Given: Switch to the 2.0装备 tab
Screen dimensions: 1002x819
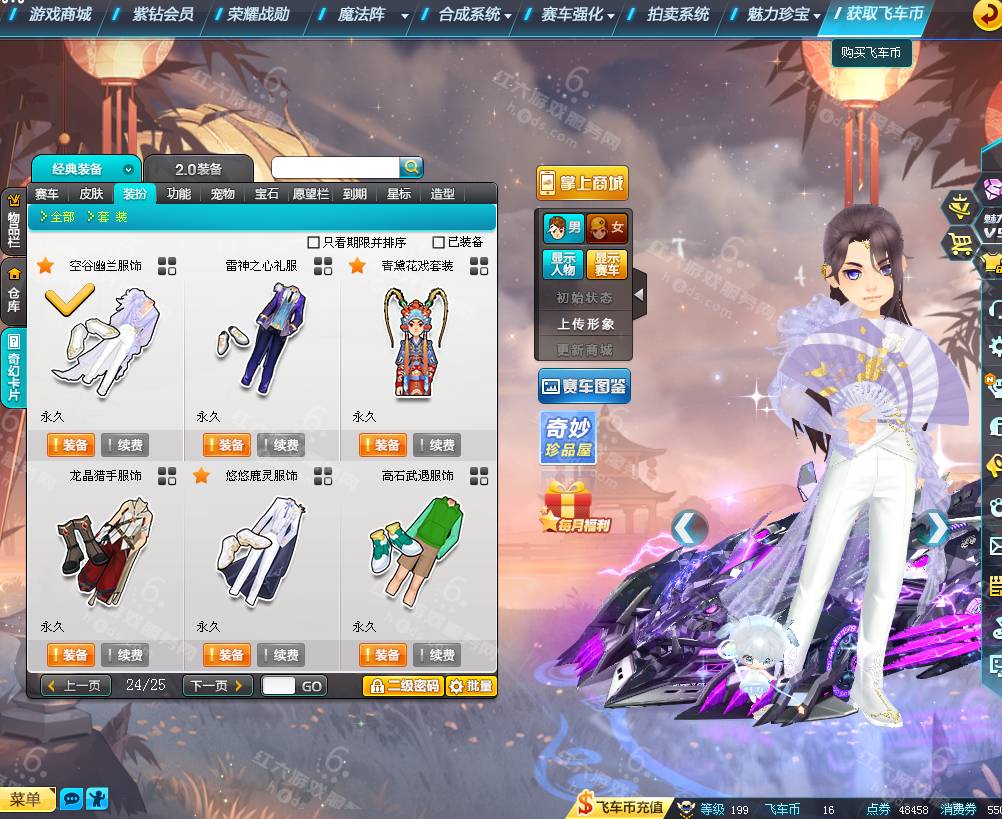Looking at the screenshot, I should pos(198,169).
